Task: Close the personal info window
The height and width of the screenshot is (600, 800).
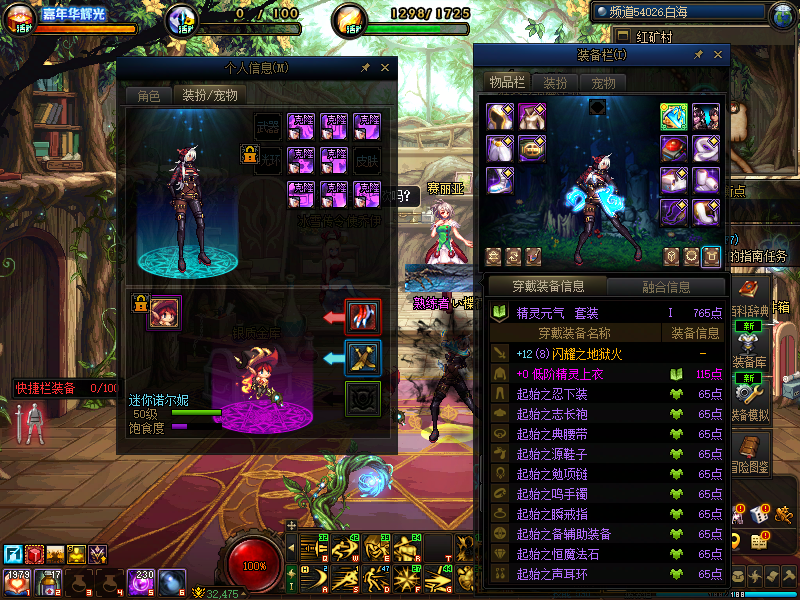Action: [384, 68]
